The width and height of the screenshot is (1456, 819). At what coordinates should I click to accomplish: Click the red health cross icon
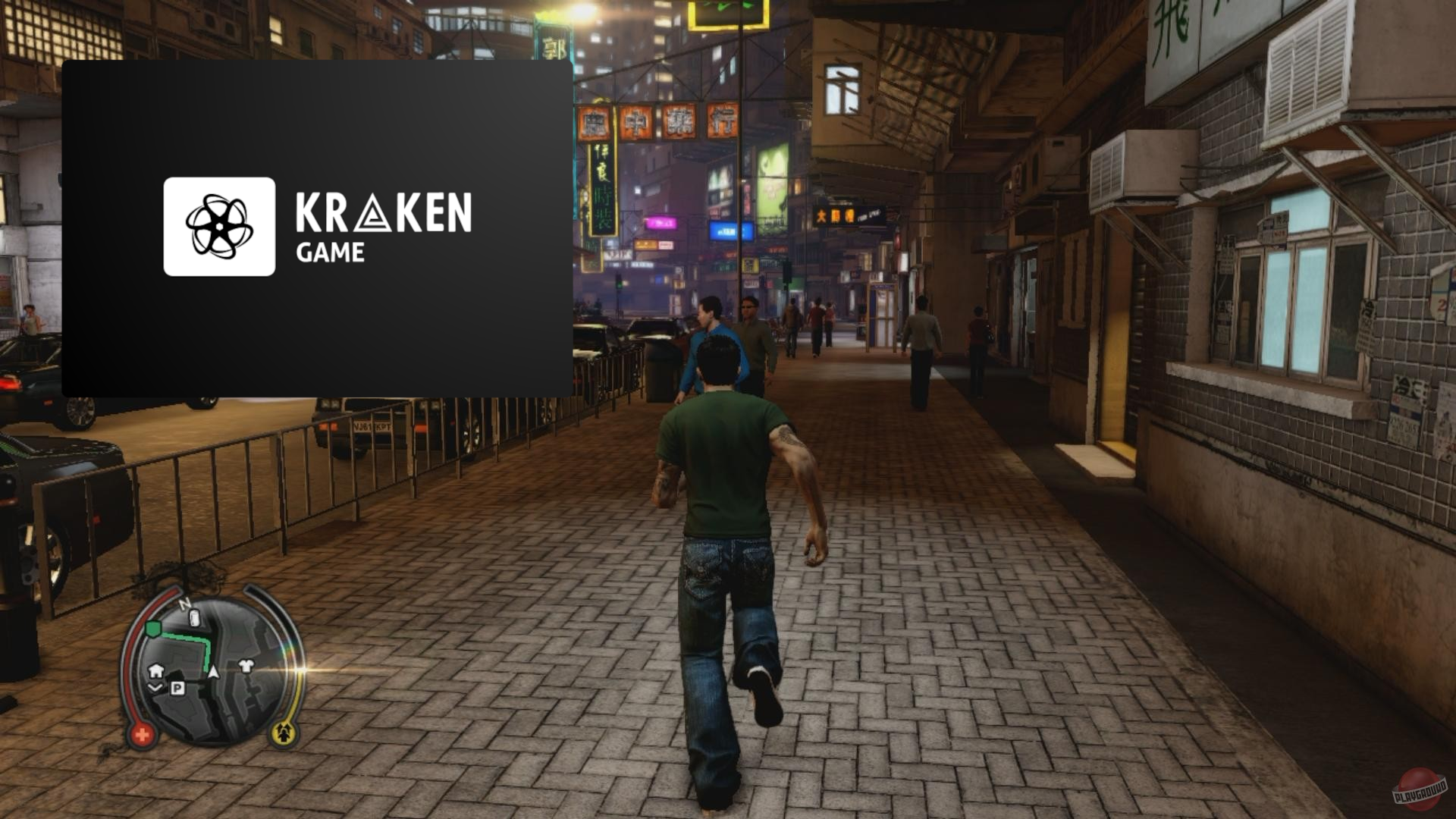tap(141, 734)
